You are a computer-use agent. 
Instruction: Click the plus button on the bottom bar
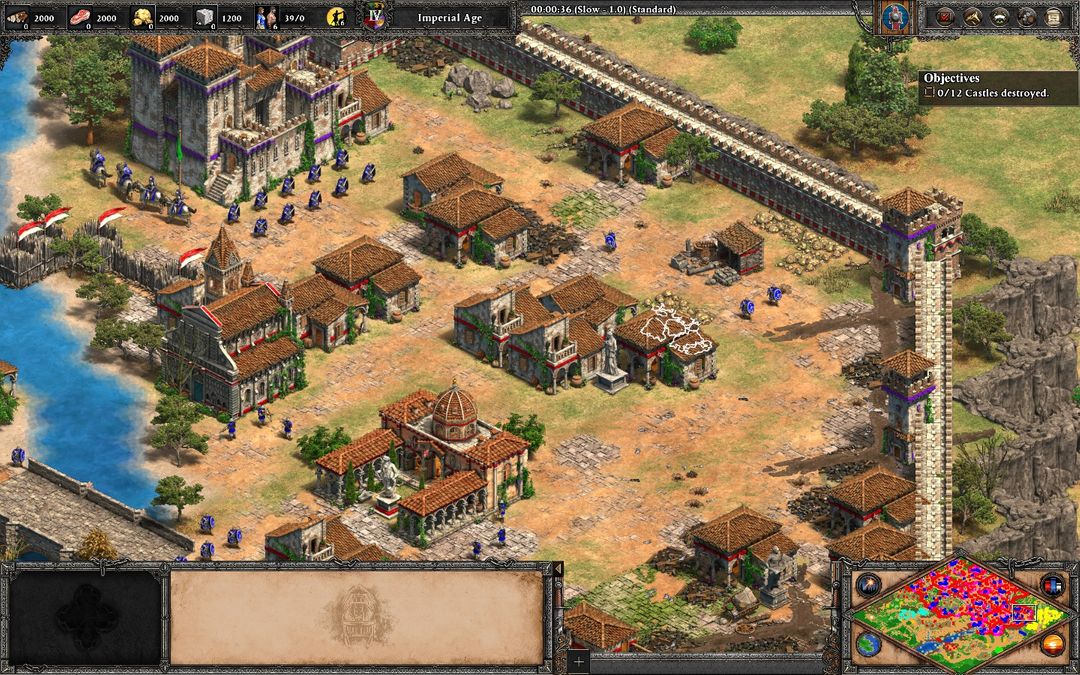coord(578,661)
